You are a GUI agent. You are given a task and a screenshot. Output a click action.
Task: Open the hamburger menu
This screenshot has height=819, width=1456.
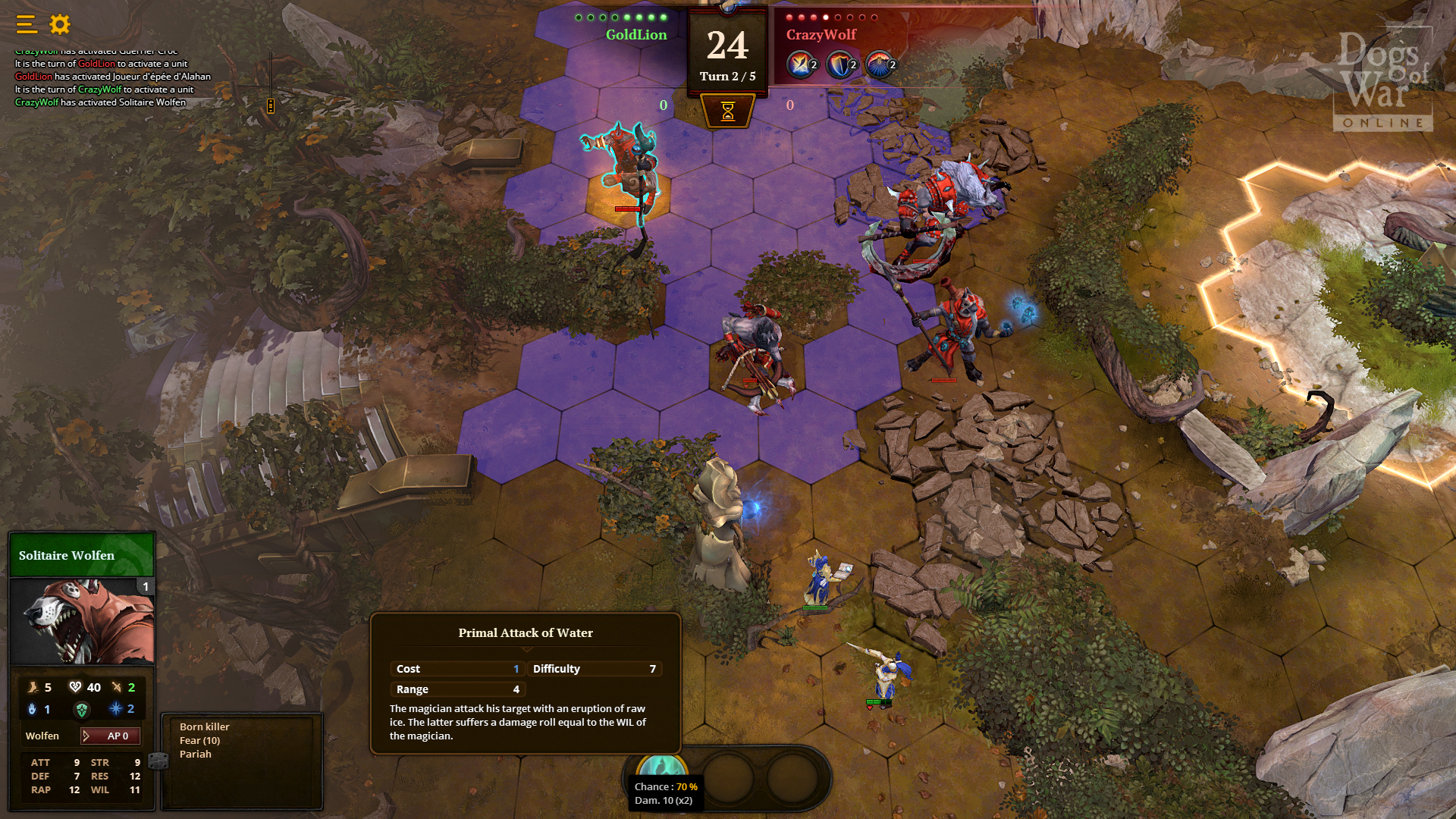(25, 24)
